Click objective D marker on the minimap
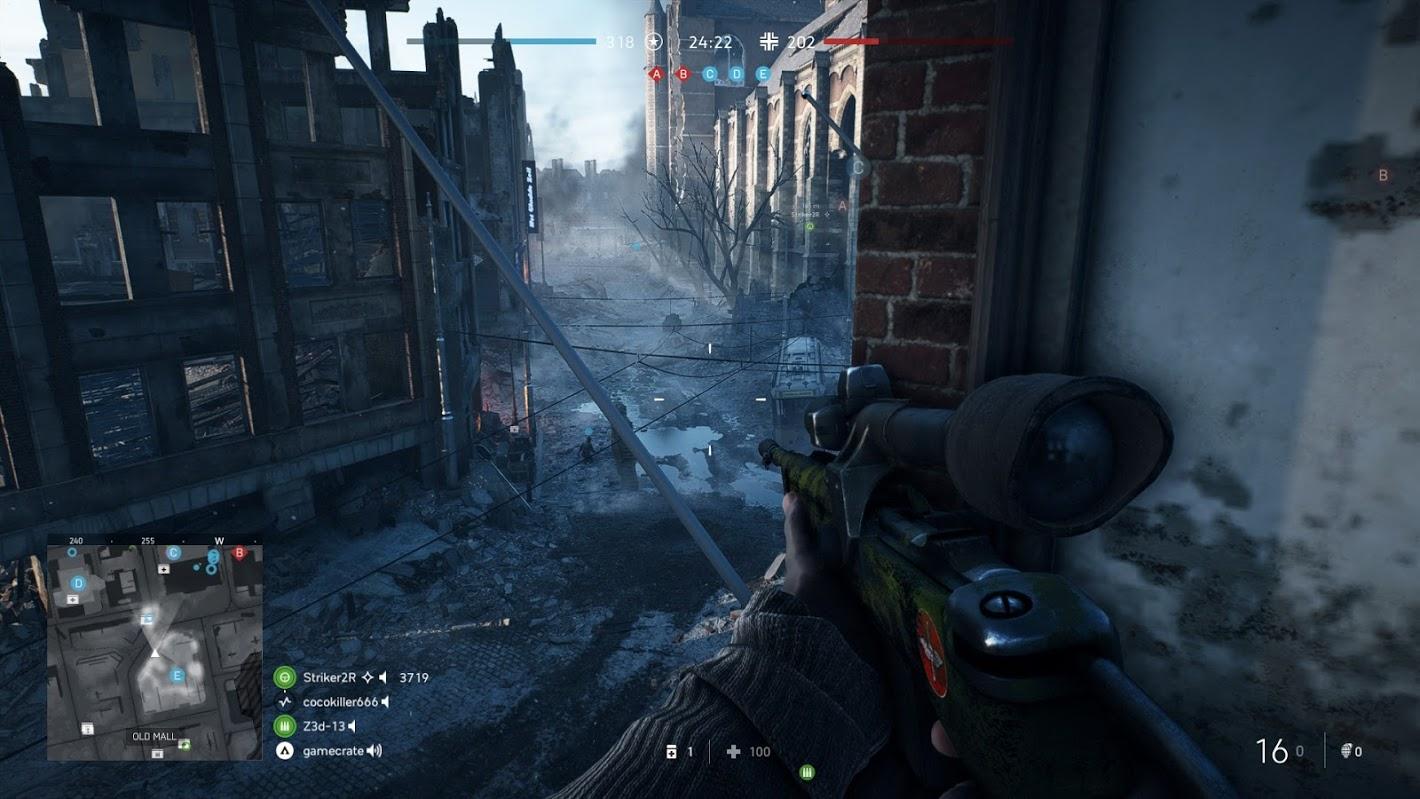This screenshot has height=799, width=1420. [79, 582]
